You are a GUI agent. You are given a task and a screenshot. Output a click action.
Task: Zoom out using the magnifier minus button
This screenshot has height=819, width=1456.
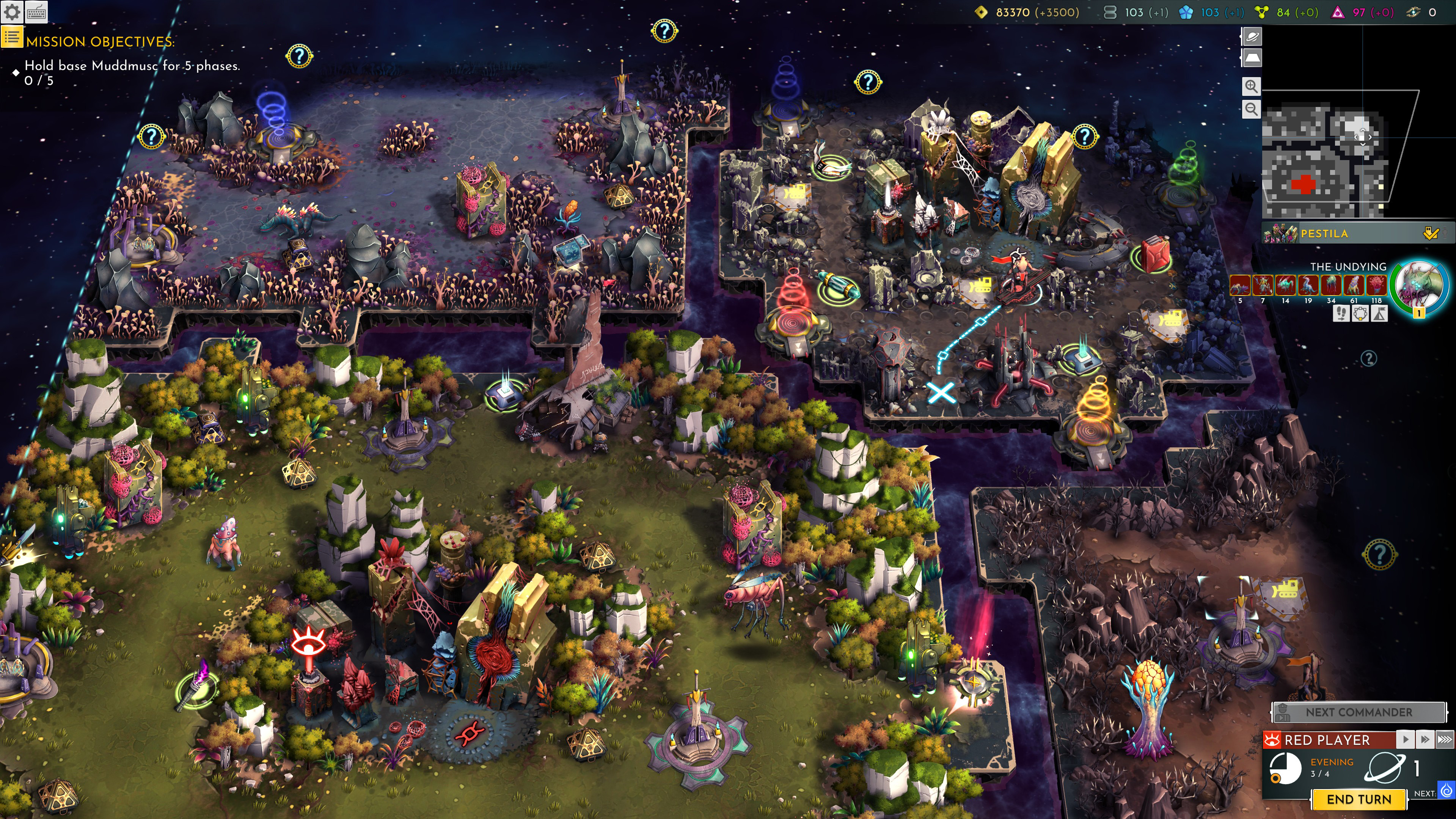coord(1252,109)
